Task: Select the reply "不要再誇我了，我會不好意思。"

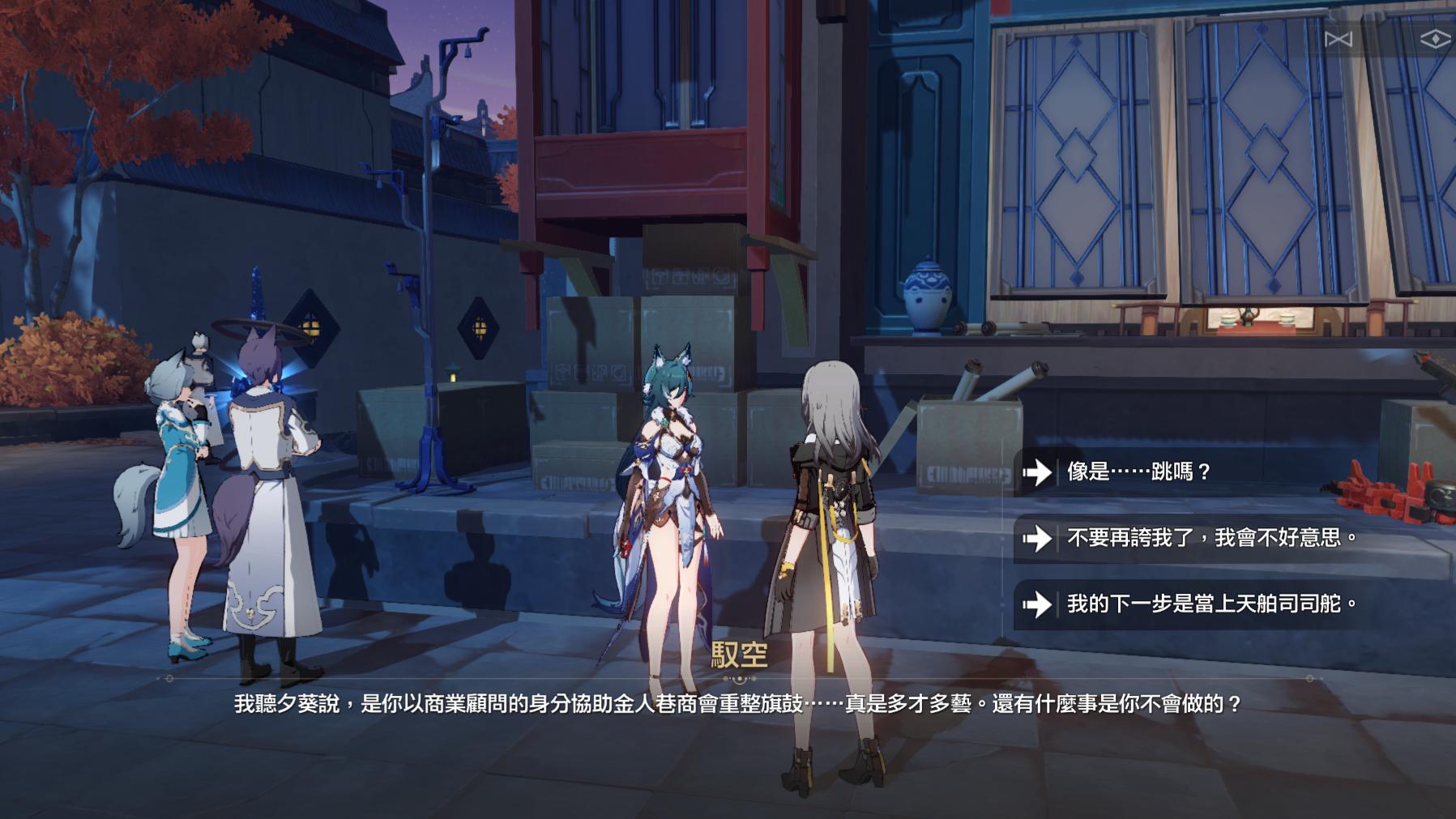Action: click(1211, 538)
